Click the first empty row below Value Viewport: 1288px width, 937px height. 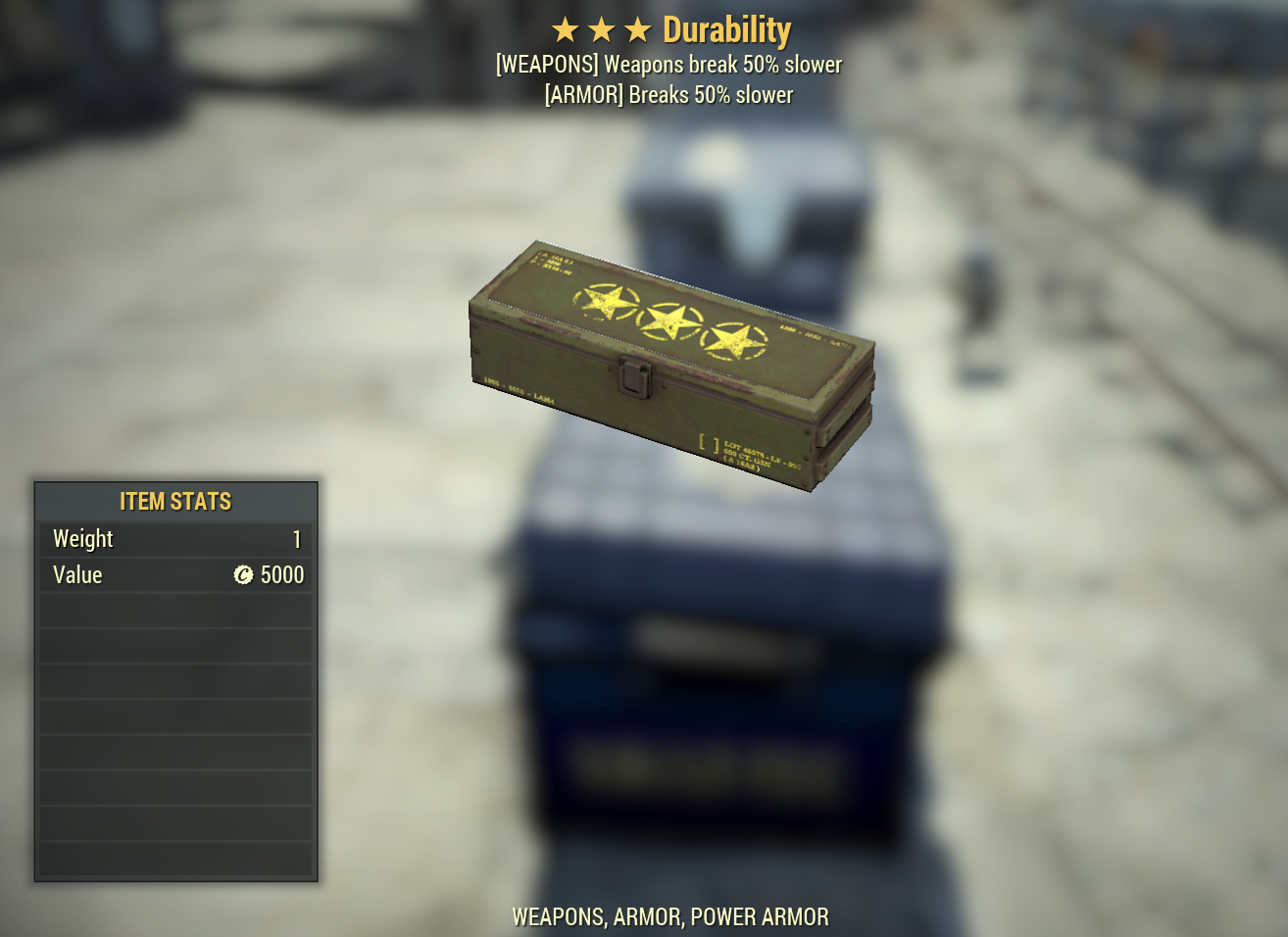click(x=174, y=610)
